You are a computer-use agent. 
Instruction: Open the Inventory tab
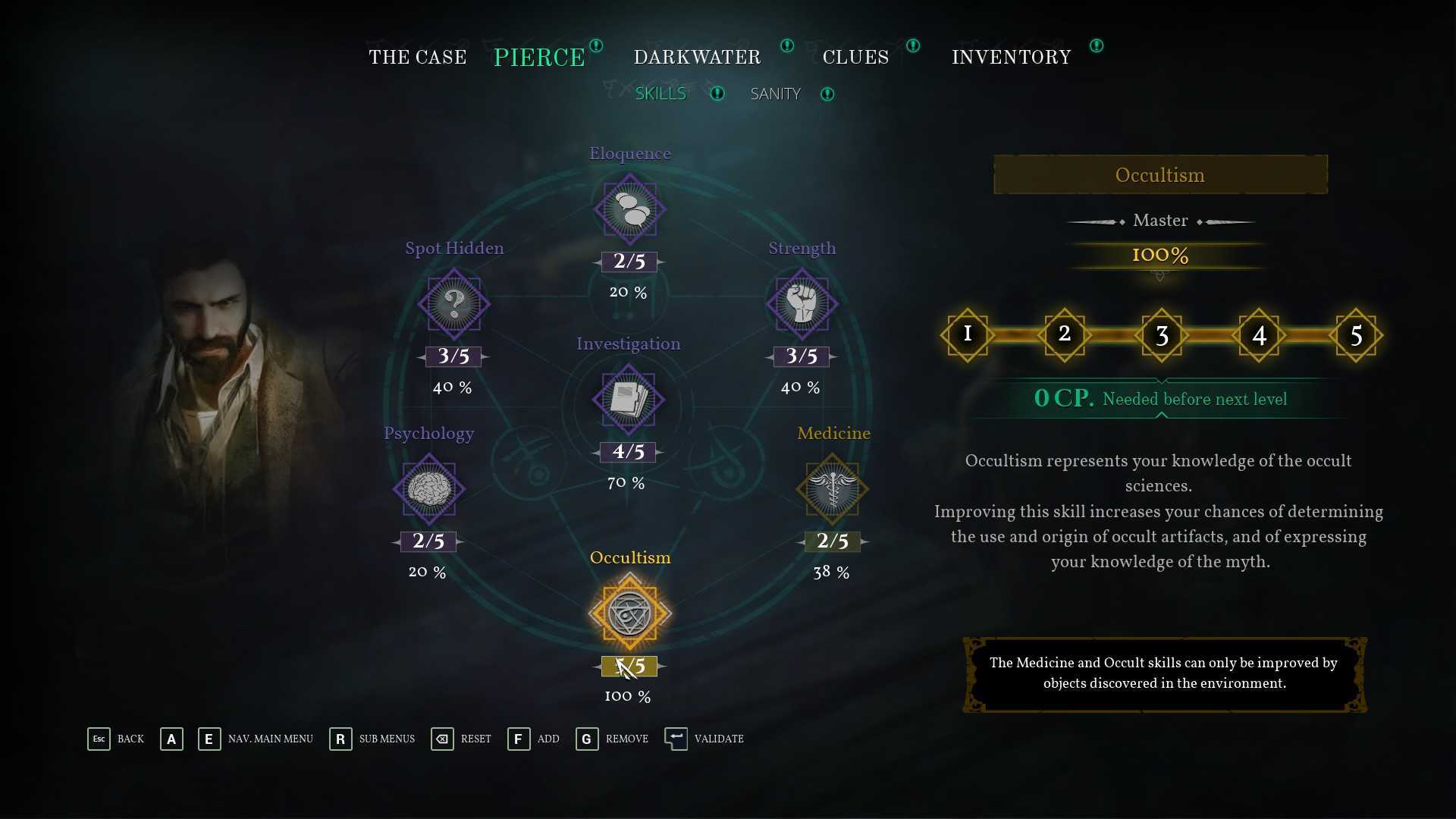[x=1011, y=58]
